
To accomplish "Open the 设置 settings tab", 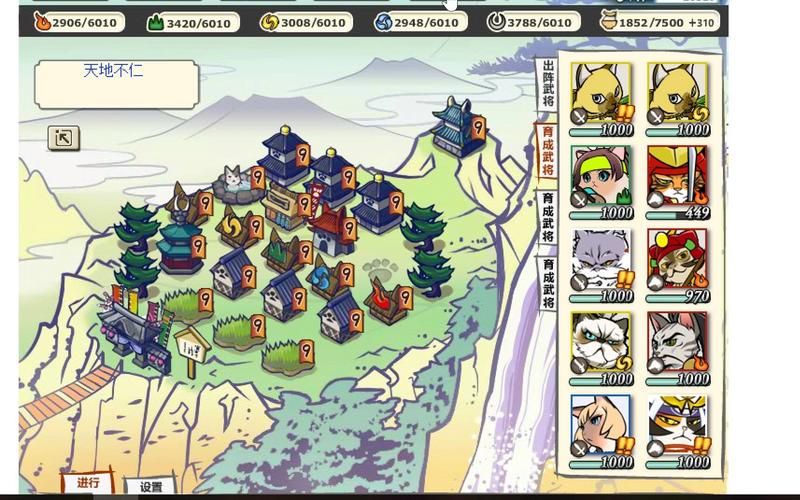I will (x=151, y=487).
